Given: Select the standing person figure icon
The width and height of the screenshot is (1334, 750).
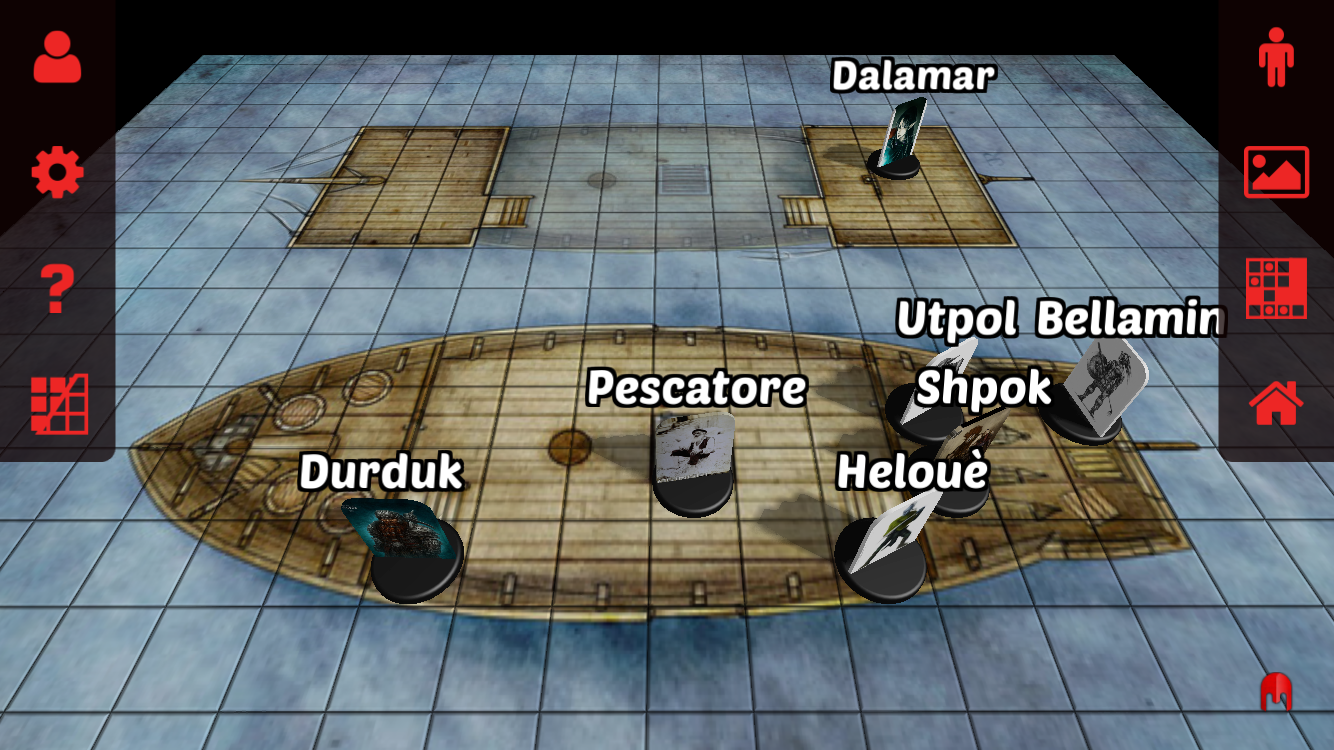Looking at the screenshot, I should pos(1276,57).
